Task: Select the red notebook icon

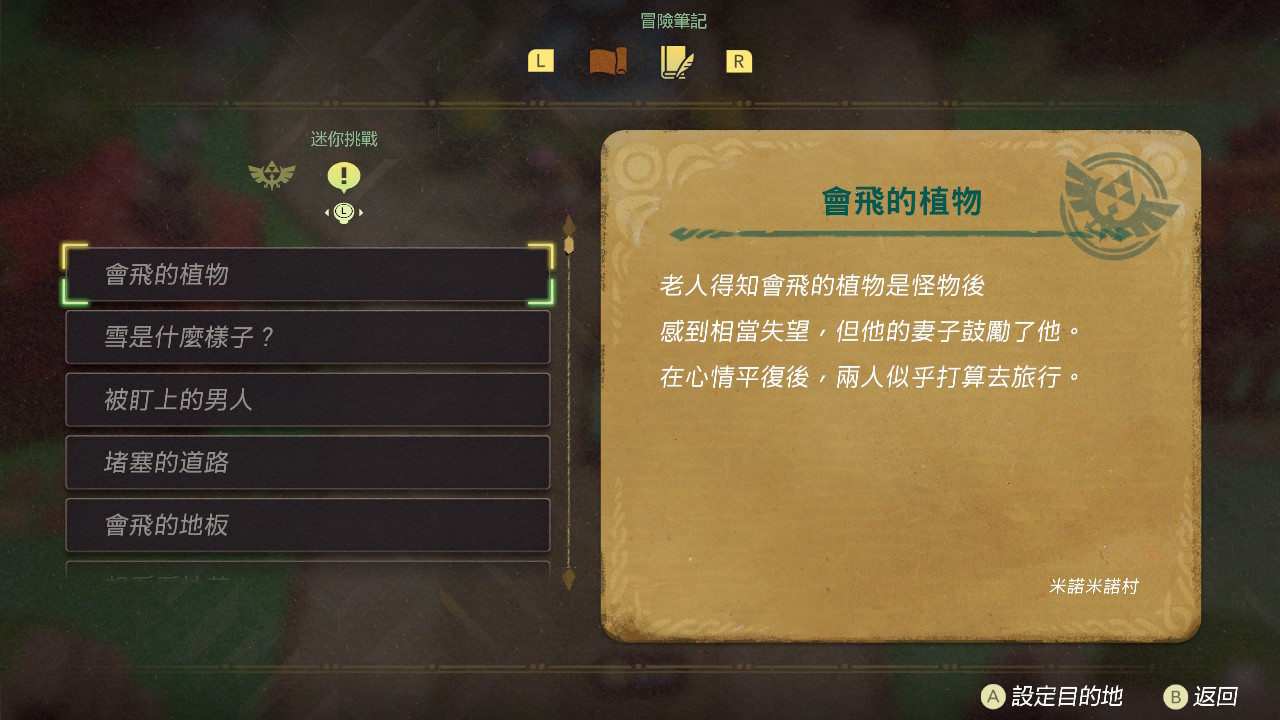Action: click(x=608, y=61)
